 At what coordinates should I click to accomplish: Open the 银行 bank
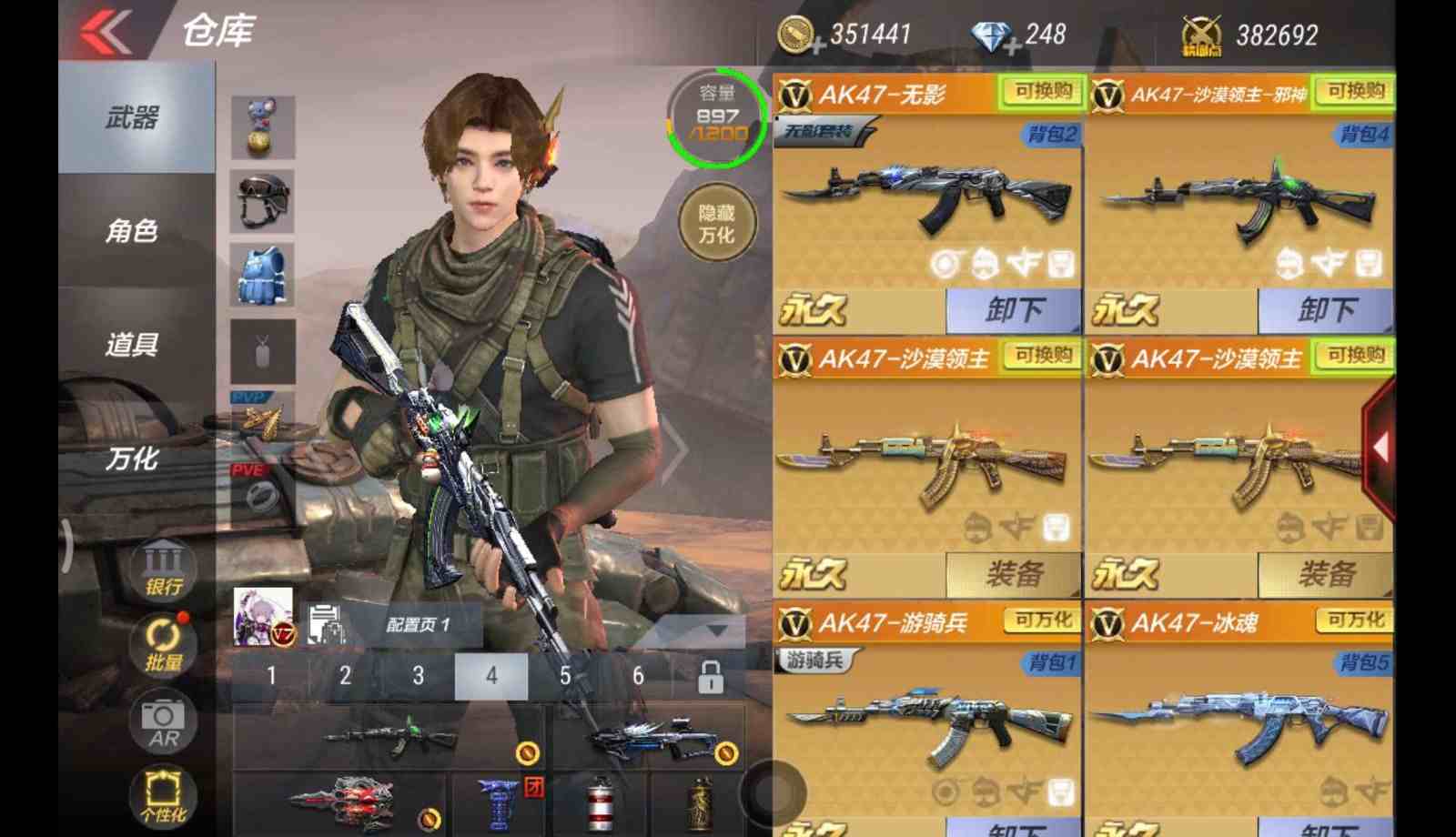164,570
